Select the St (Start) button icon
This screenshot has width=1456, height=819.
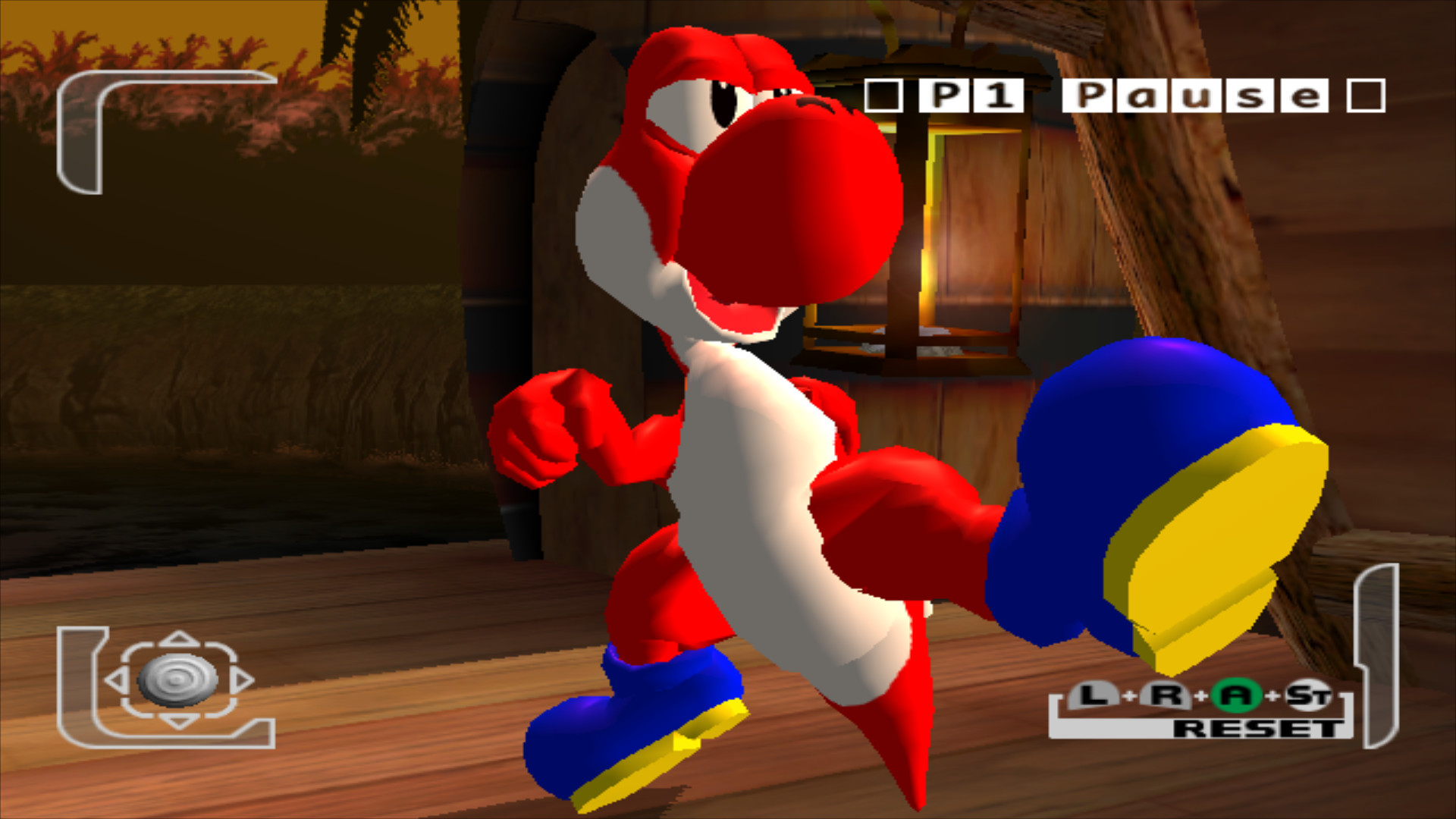1310,694
